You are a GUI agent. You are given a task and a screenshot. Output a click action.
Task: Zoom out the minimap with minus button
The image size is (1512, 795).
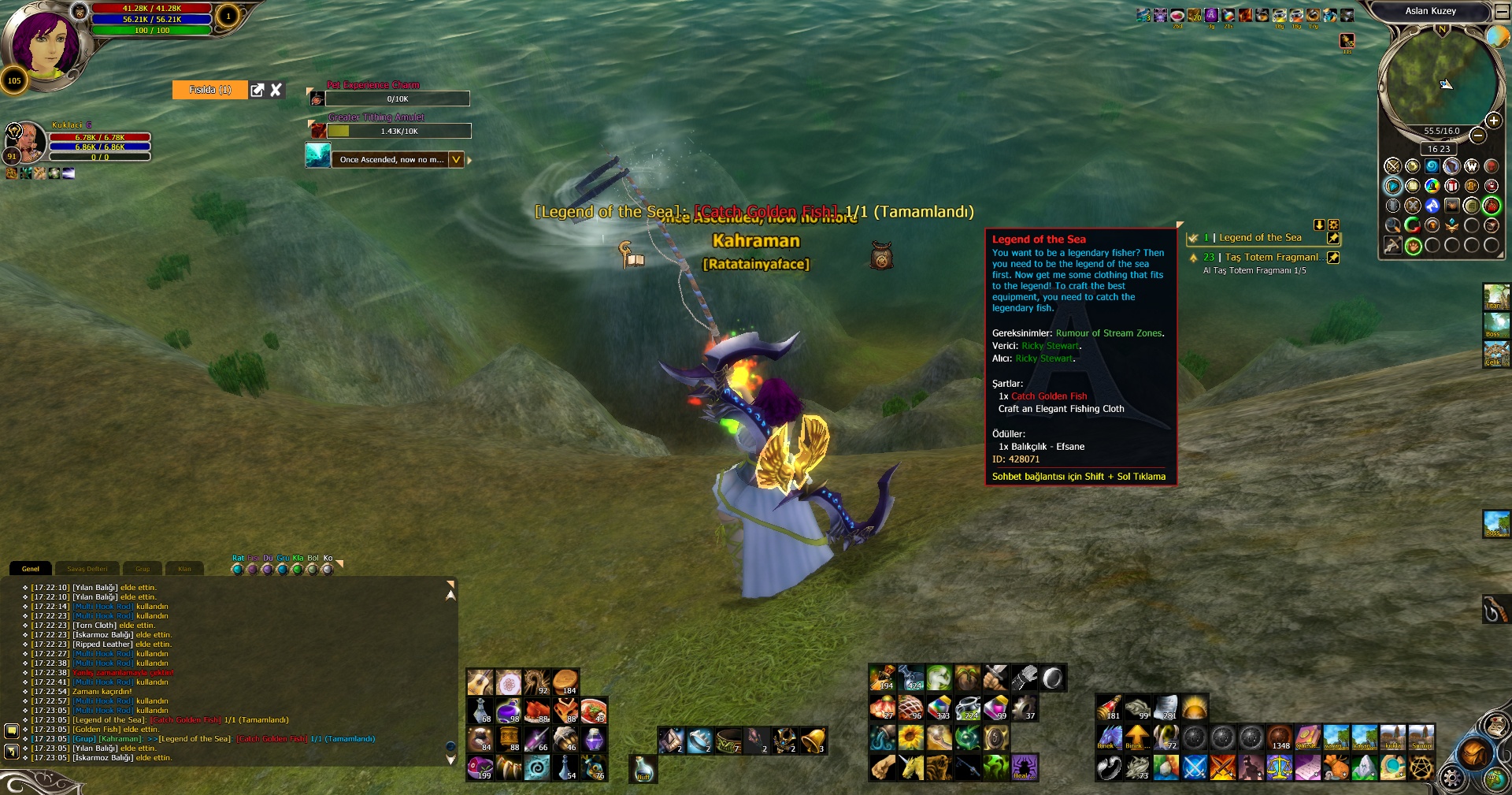point(1478,136)
